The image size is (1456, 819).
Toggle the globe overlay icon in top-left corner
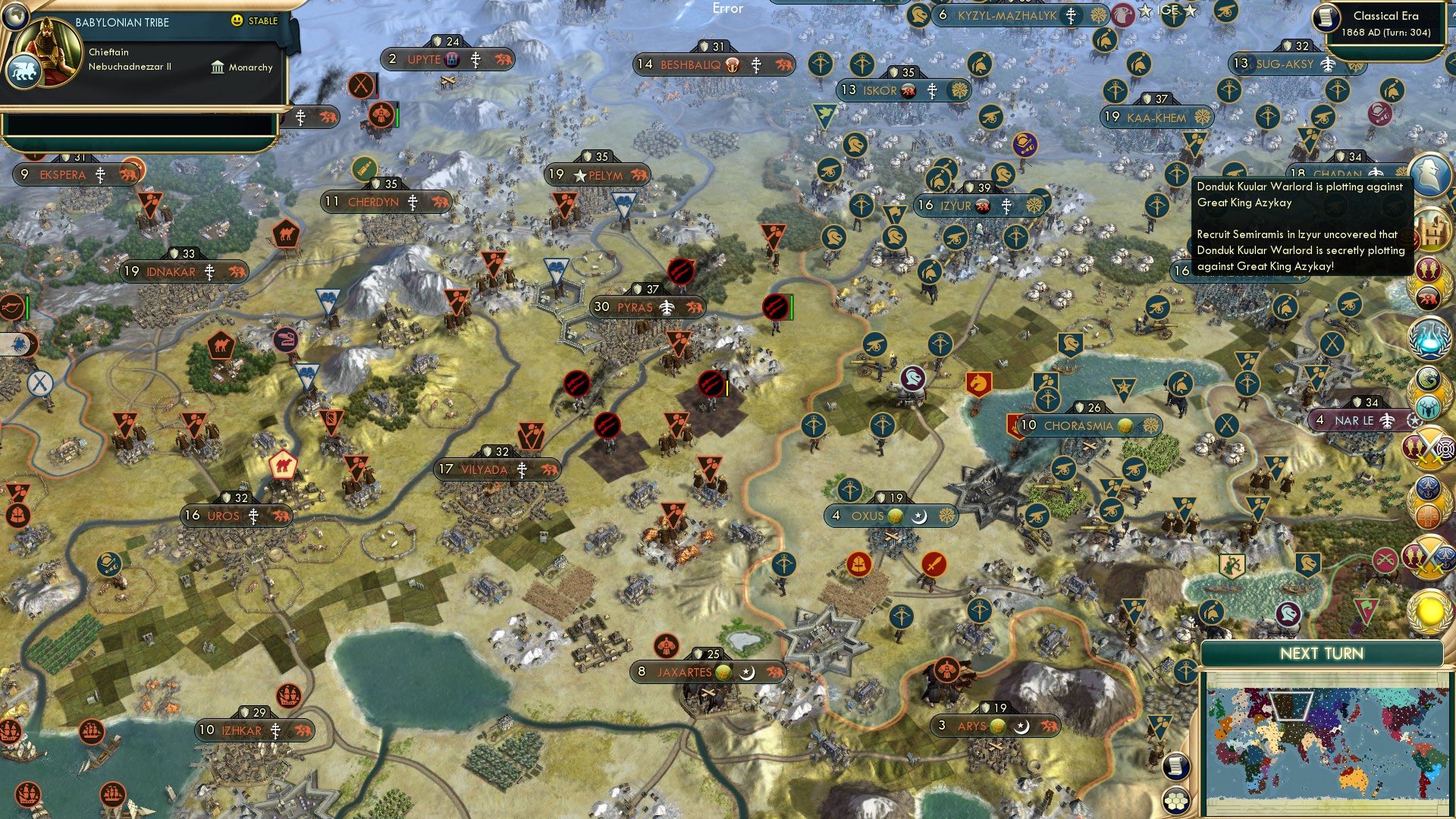[14, 18]
